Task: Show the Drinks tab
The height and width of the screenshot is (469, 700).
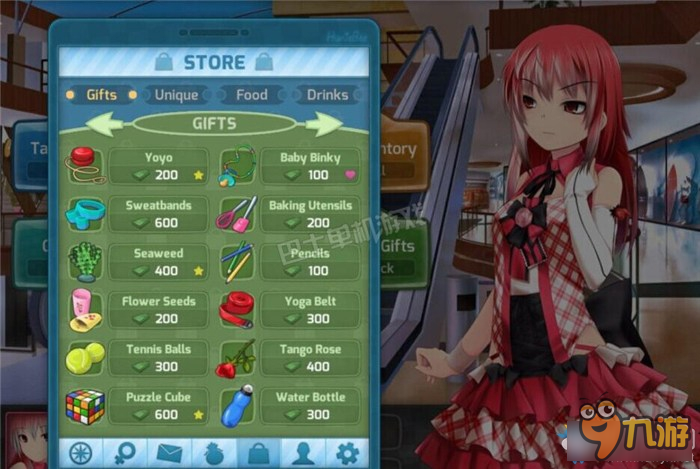Action: point(327,95)
